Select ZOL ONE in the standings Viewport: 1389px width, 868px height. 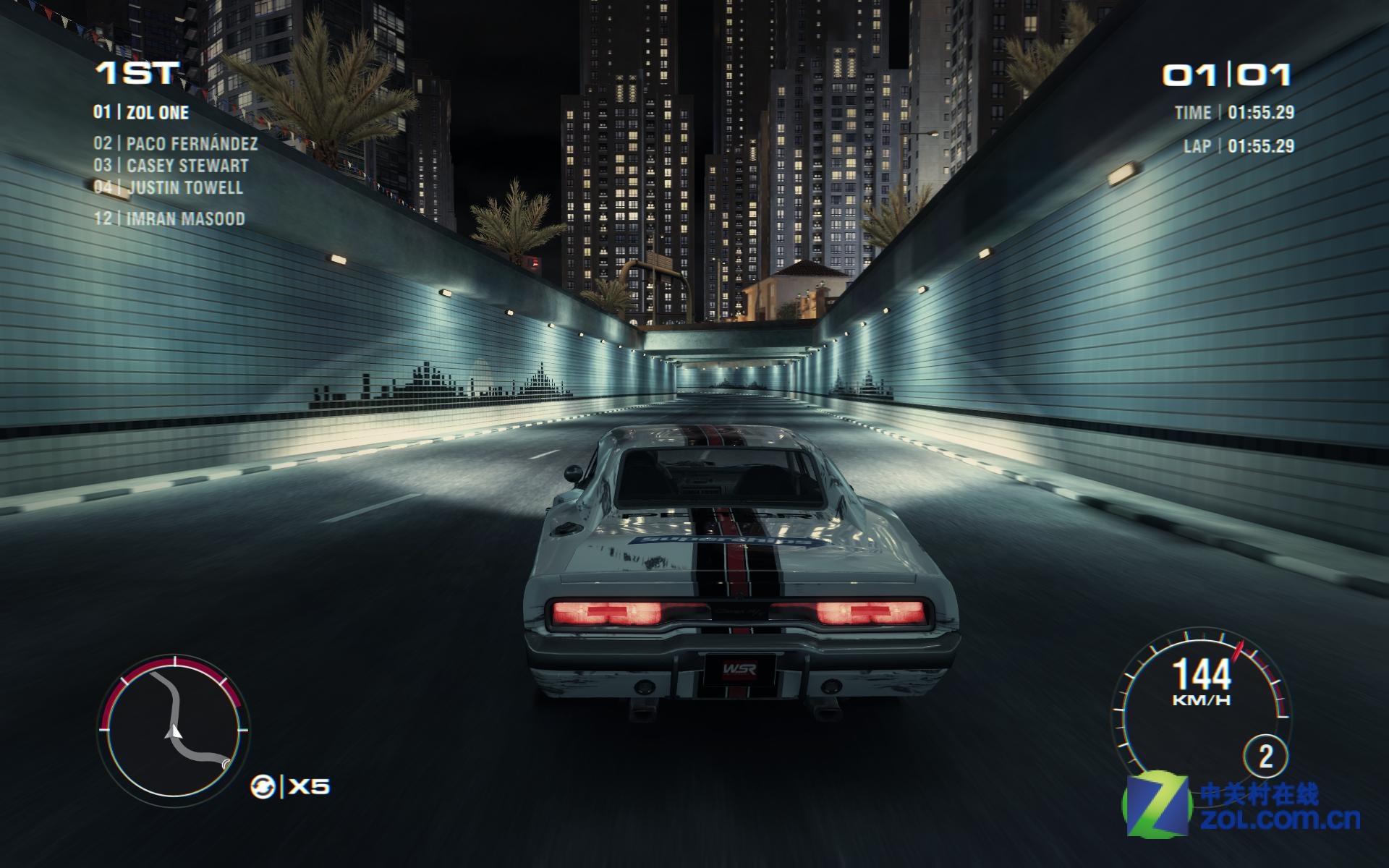click(142, 112)
